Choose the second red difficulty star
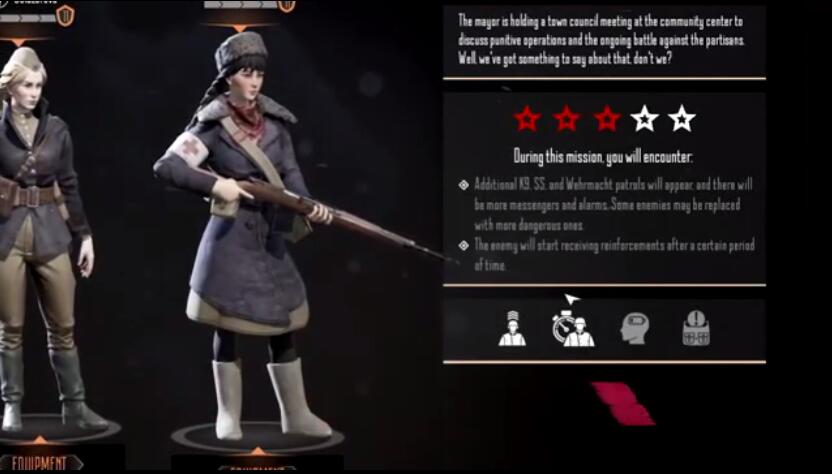Image resolution: width=832 pixels, height=474 pixels. click(567, 119)
